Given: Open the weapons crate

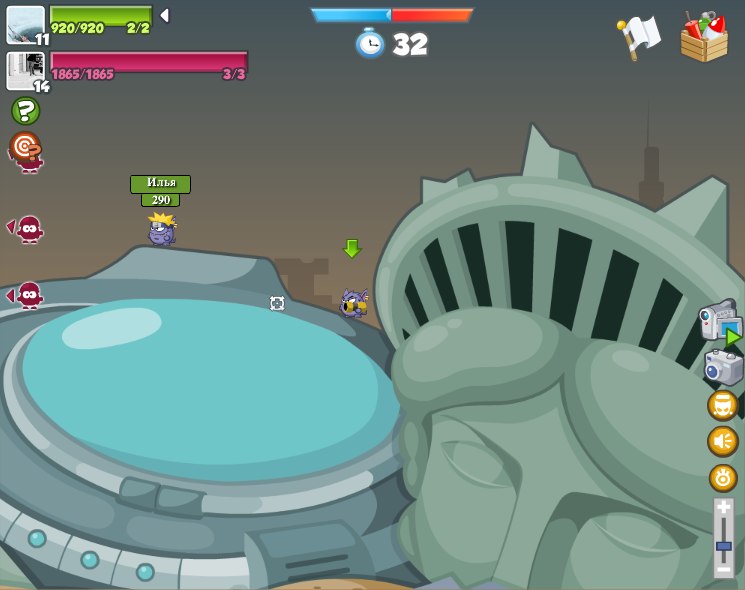Looking at the screenshot, I should coord(704,38).
